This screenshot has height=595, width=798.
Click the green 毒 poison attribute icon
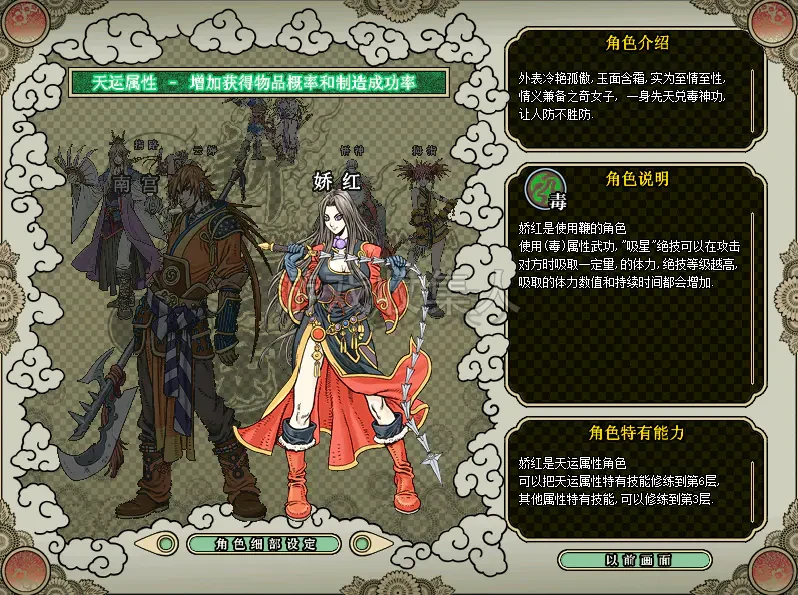(543, 191)
